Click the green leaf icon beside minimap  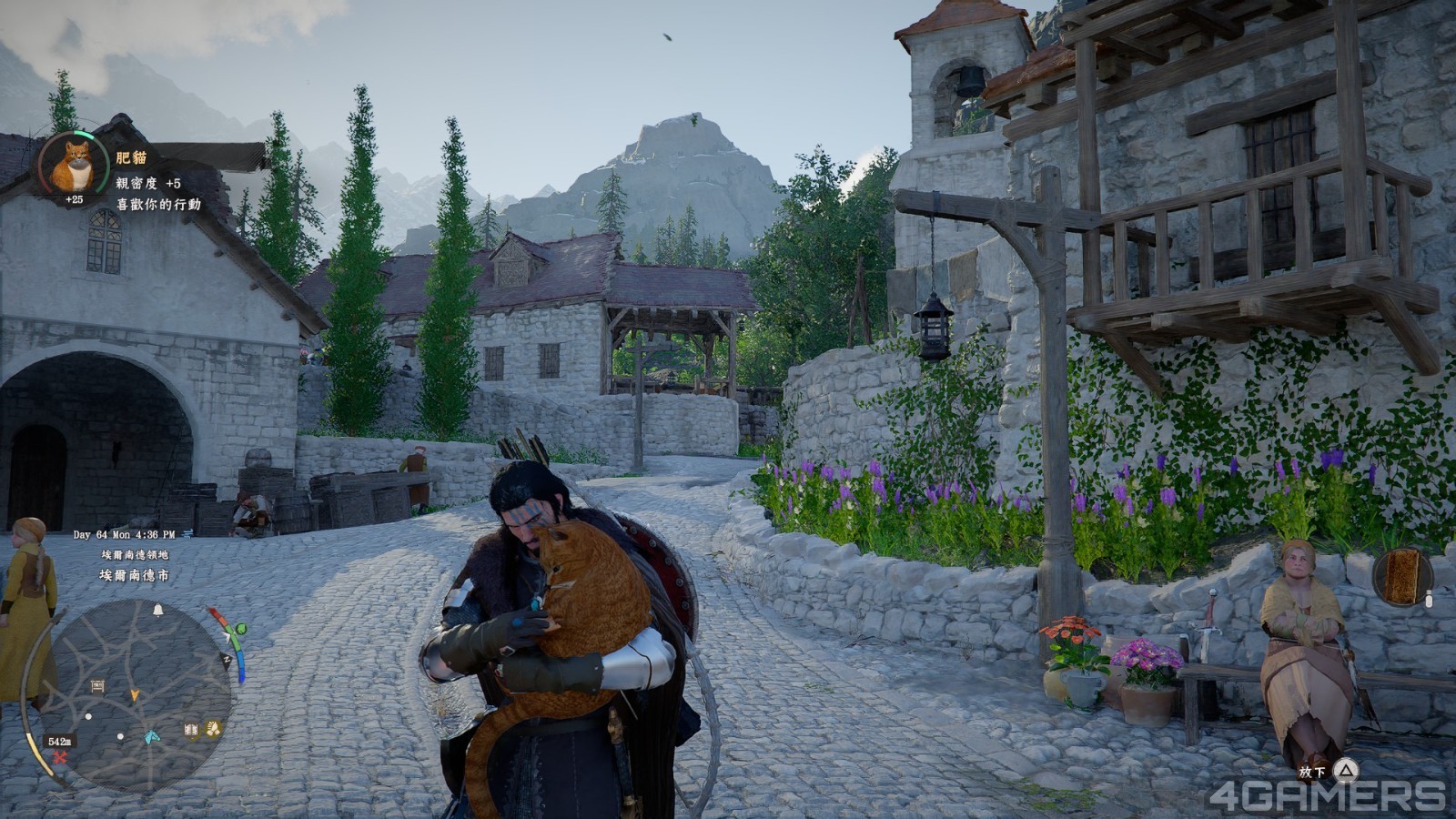[x=240, y=629]
